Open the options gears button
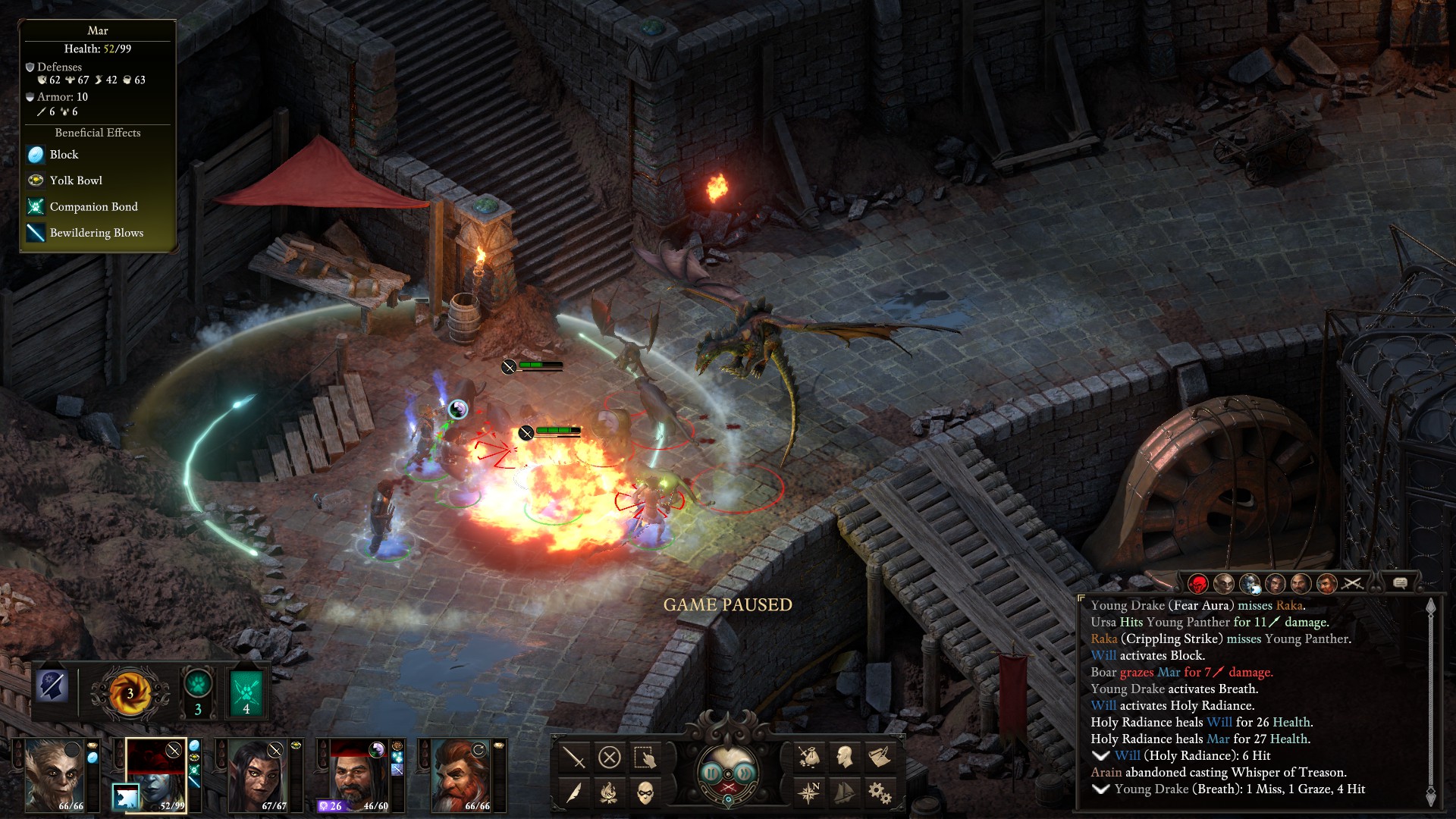Viewport: 1456px width, 819px height. (880, 793)
